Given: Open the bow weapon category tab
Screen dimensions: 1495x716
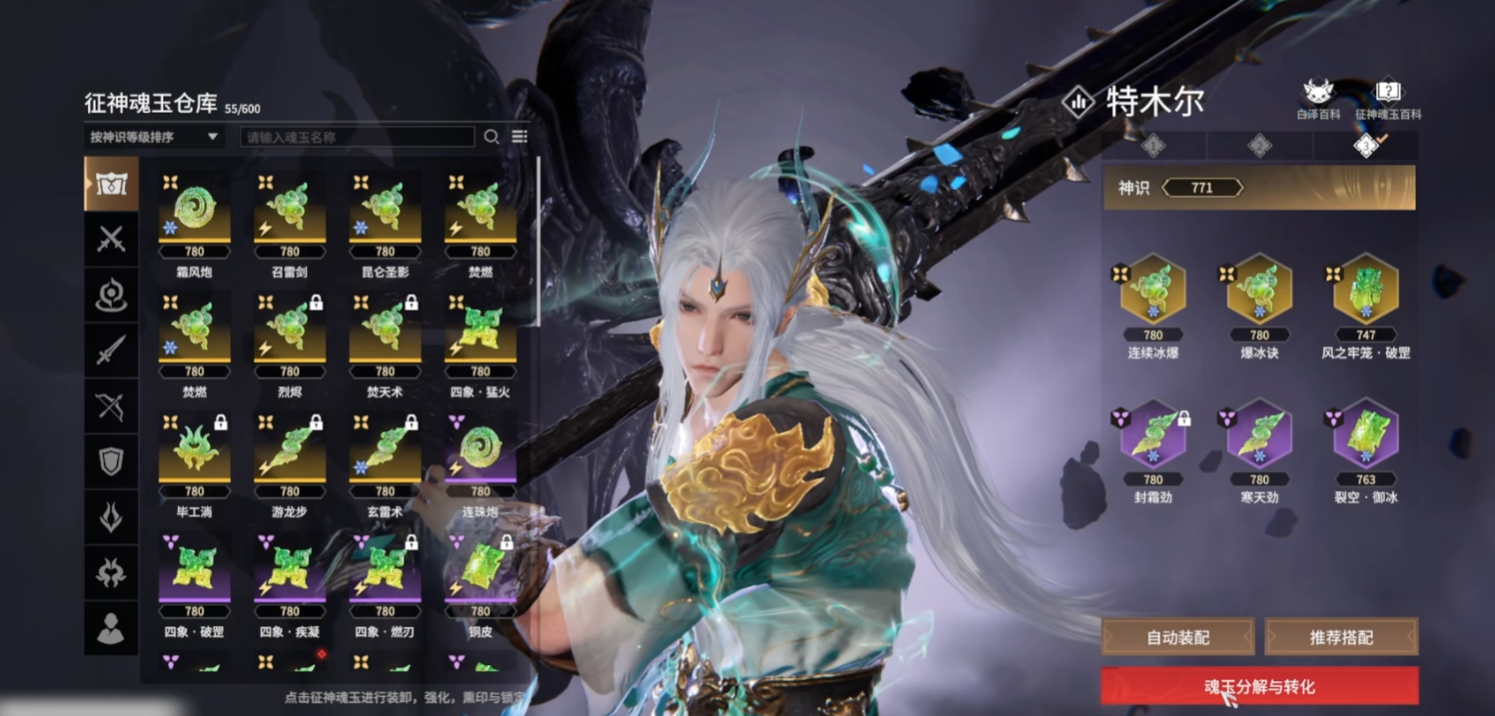Looking at the screenshot, I should tap(111, 406).
